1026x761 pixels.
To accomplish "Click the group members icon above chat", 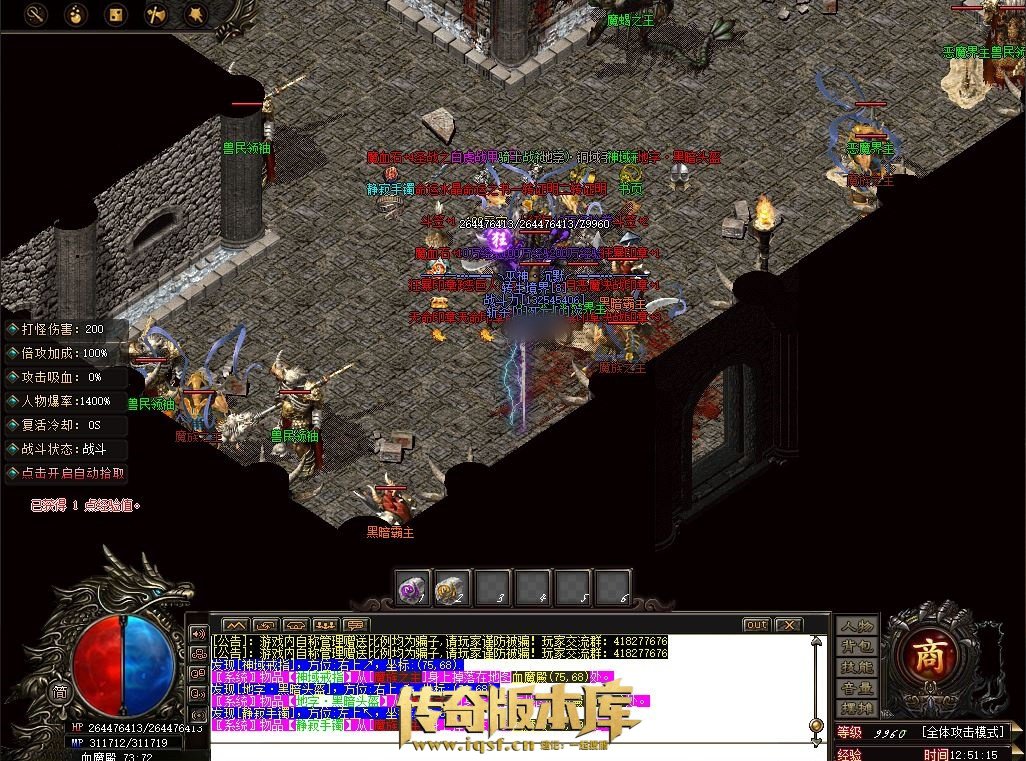I will pos(326,625).
